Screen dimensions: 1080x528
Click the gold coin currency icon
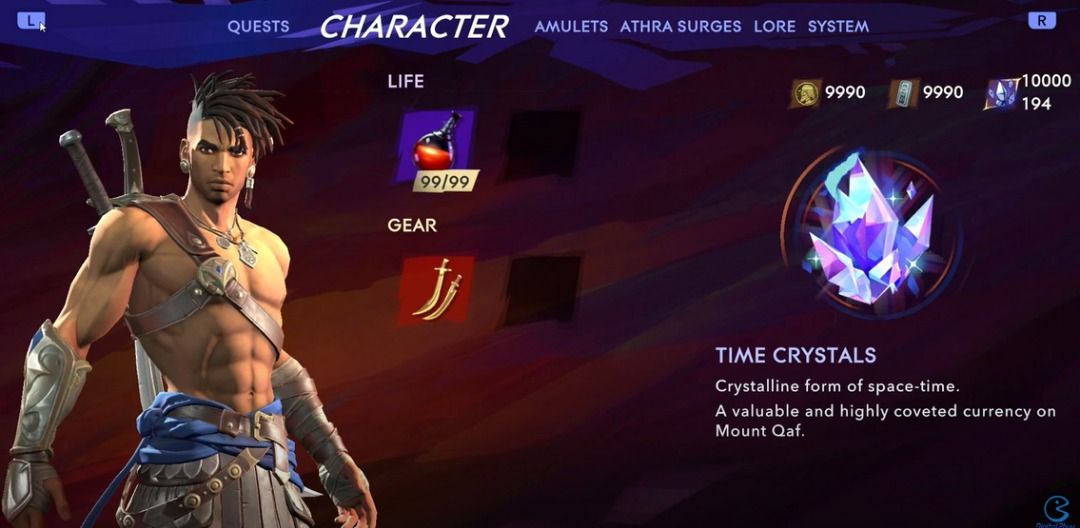coord(804,93)
